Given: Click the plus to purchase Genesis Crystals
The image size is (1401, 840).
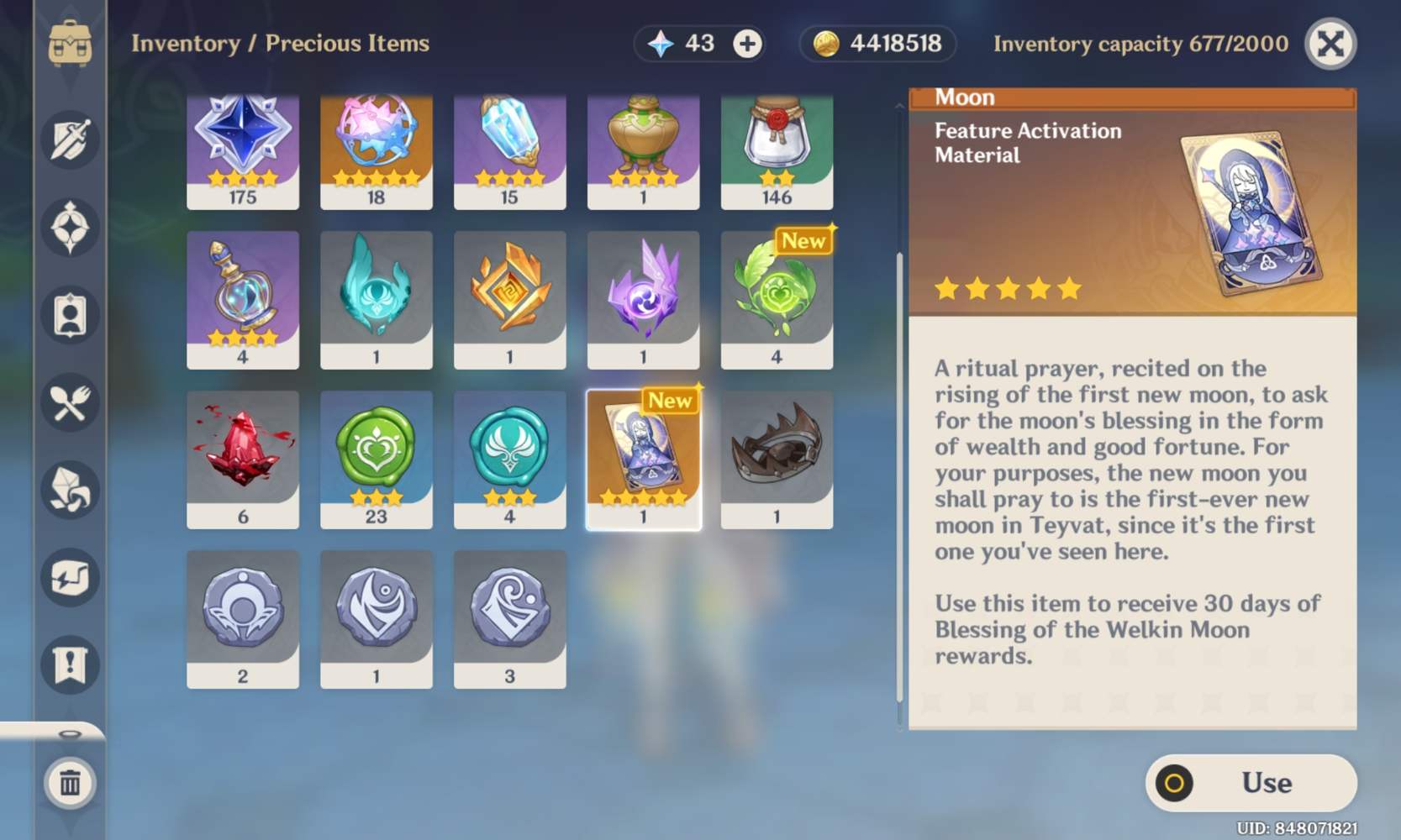Looking at the screenshot, I should (747, 44).
